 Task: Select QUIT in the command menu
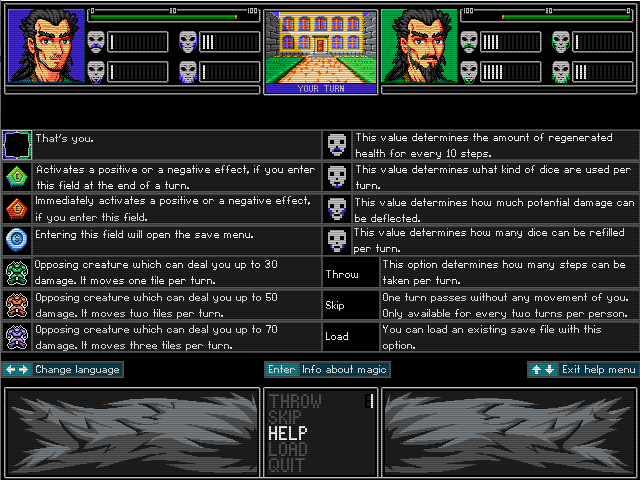[286, 466]
